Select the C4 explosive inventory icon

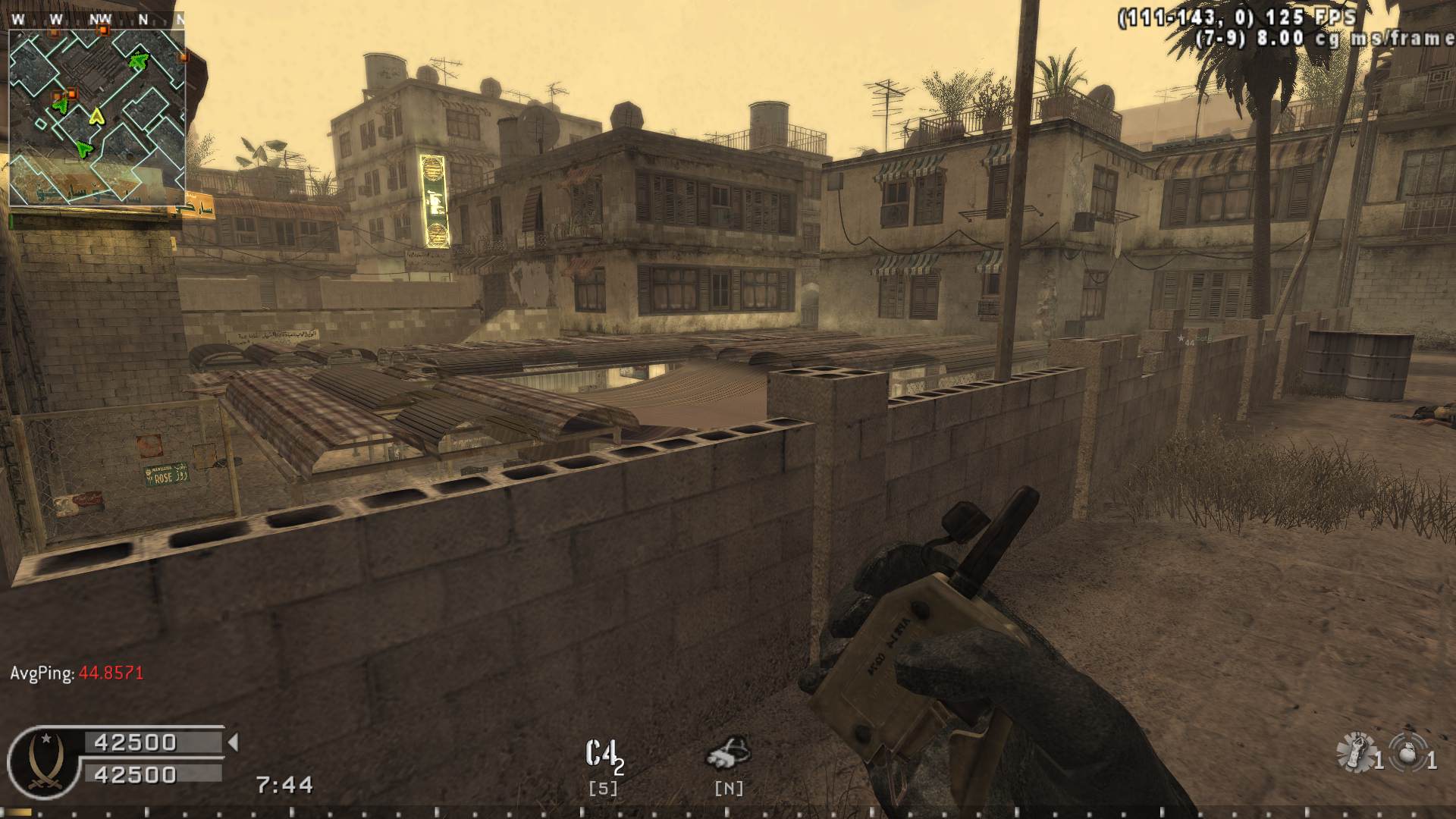604,755
